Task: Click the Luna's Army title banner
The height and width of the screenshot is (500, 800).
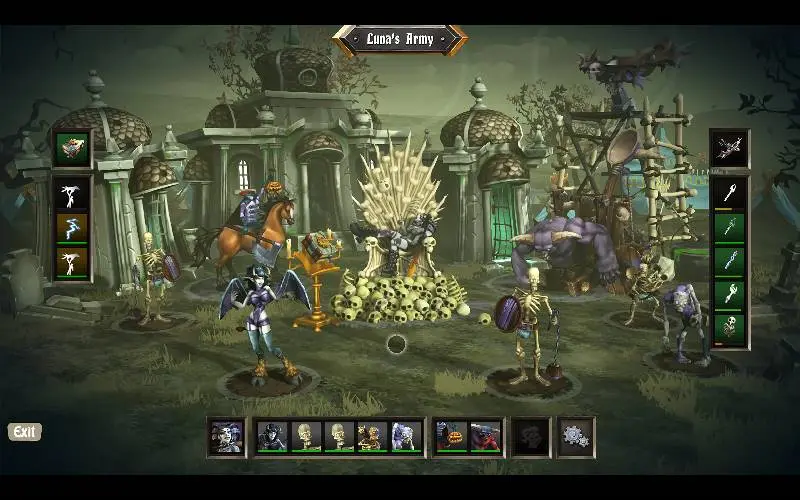Action: 400,40
